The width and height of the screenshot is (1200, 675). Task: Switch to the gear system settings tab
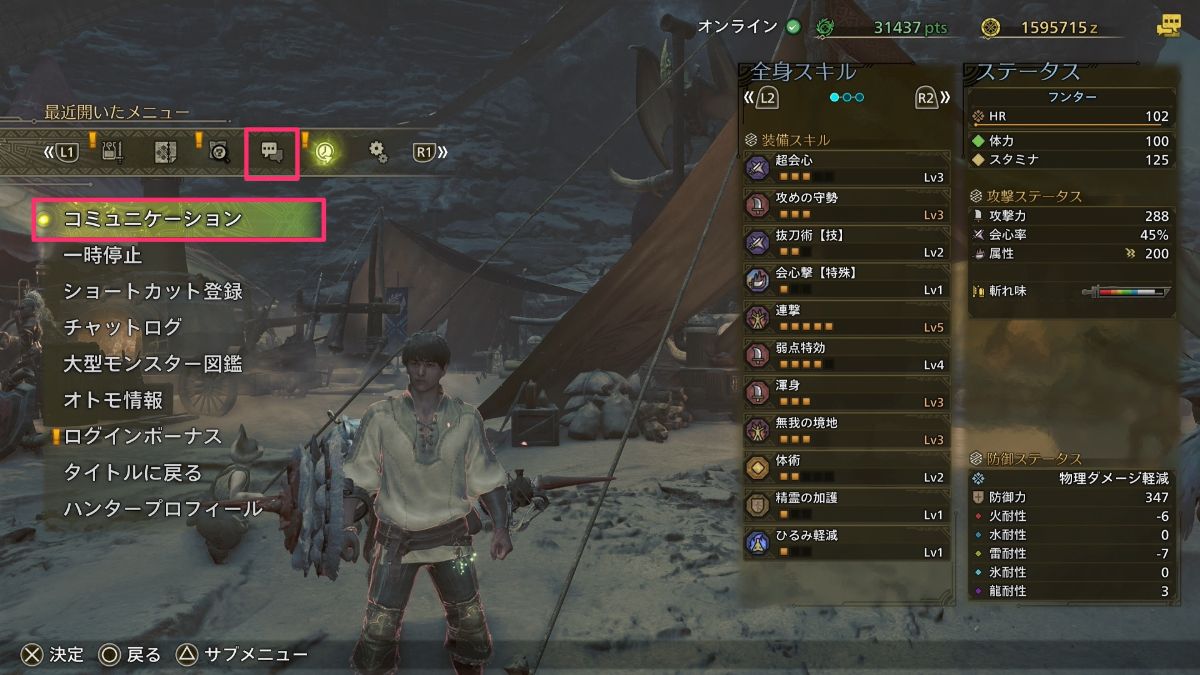pyautogui.click(x=377, y=152)
